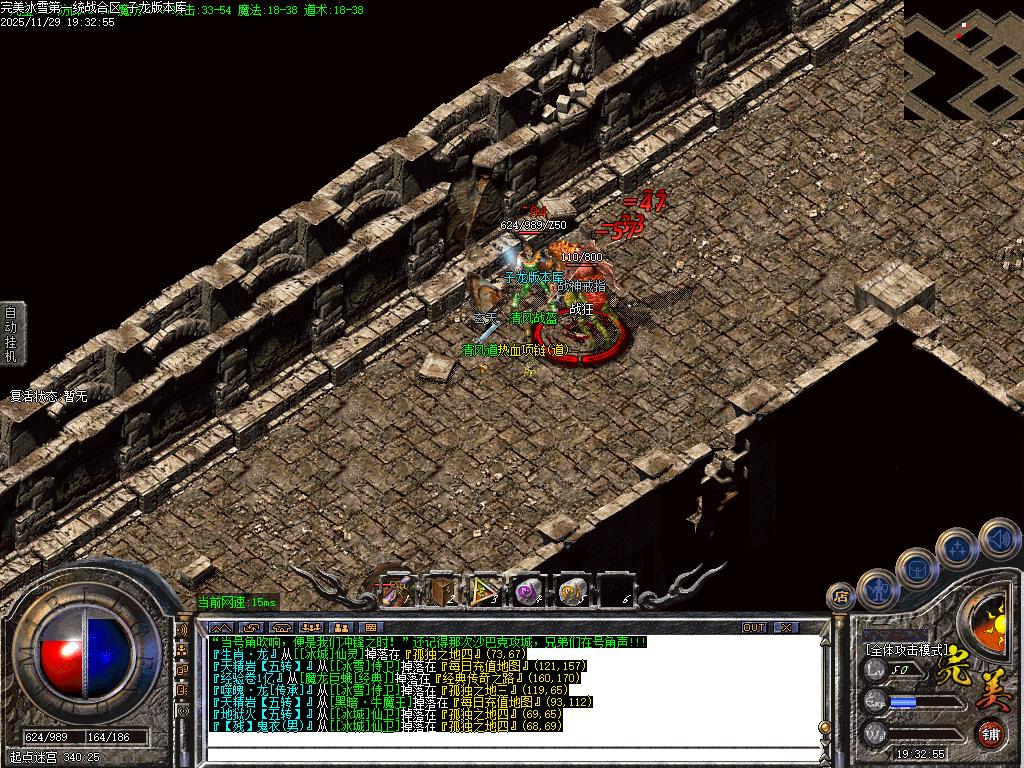This screenshot has width=1024, height=768.
Task: Click the OUT button on chat bar
Action: tap(754, 627)
